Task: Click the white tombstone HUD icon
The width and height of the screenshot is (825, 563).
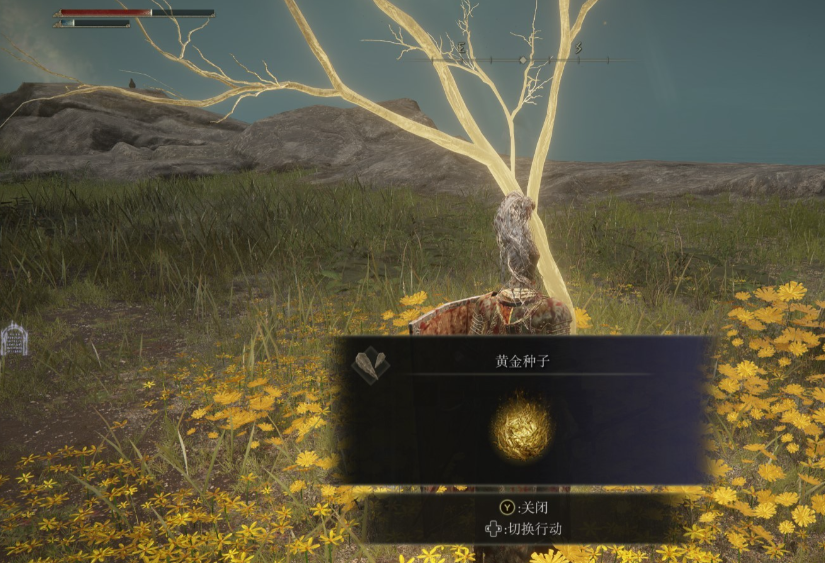Action: [14, 340]
